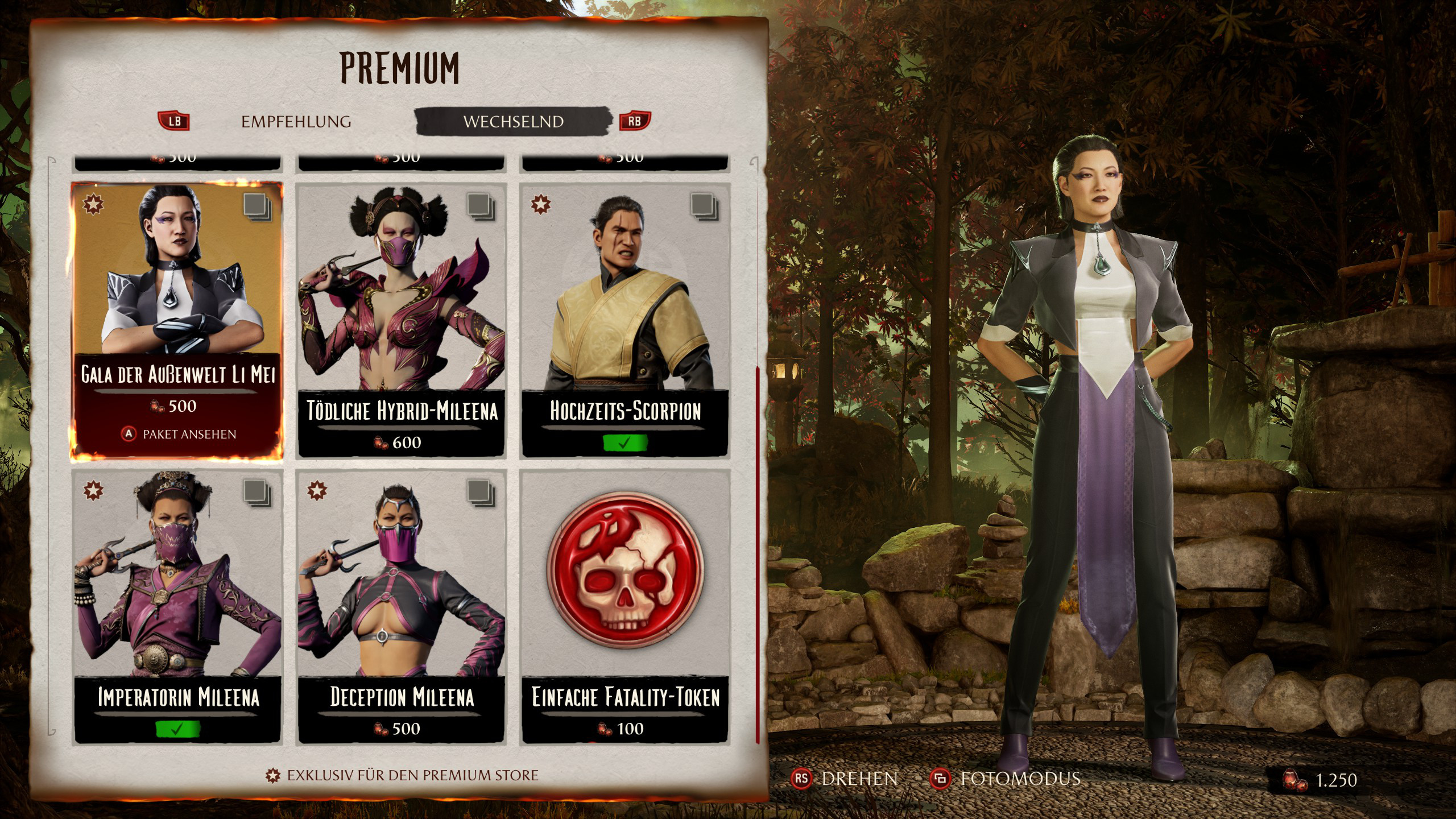This screenshot has height=819, width=1456.
Task: Switch to the Empfehlung tab
Action: [296, 122]
